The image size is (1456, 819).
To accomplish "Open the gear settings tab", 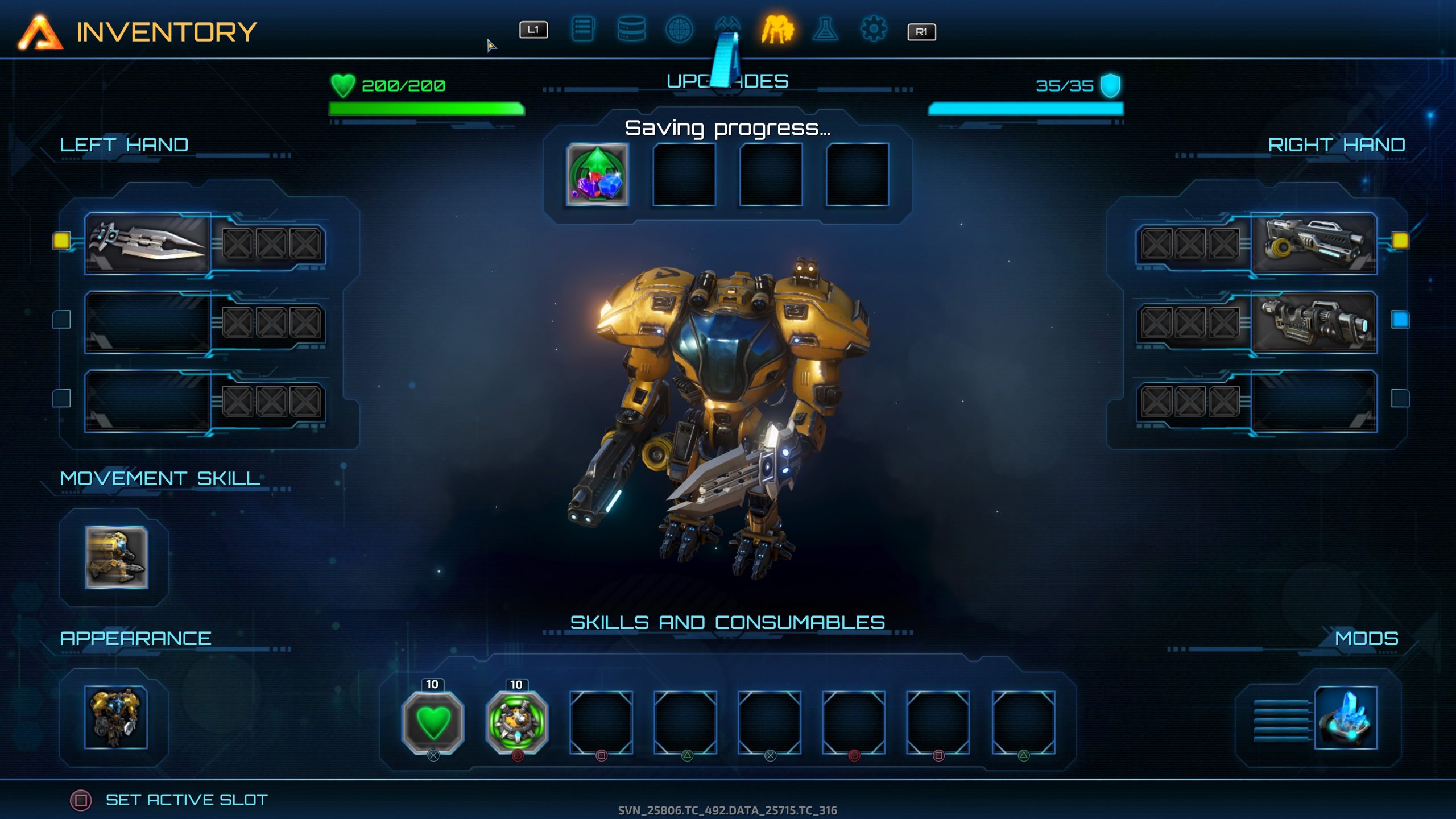I will pos(874,30).
